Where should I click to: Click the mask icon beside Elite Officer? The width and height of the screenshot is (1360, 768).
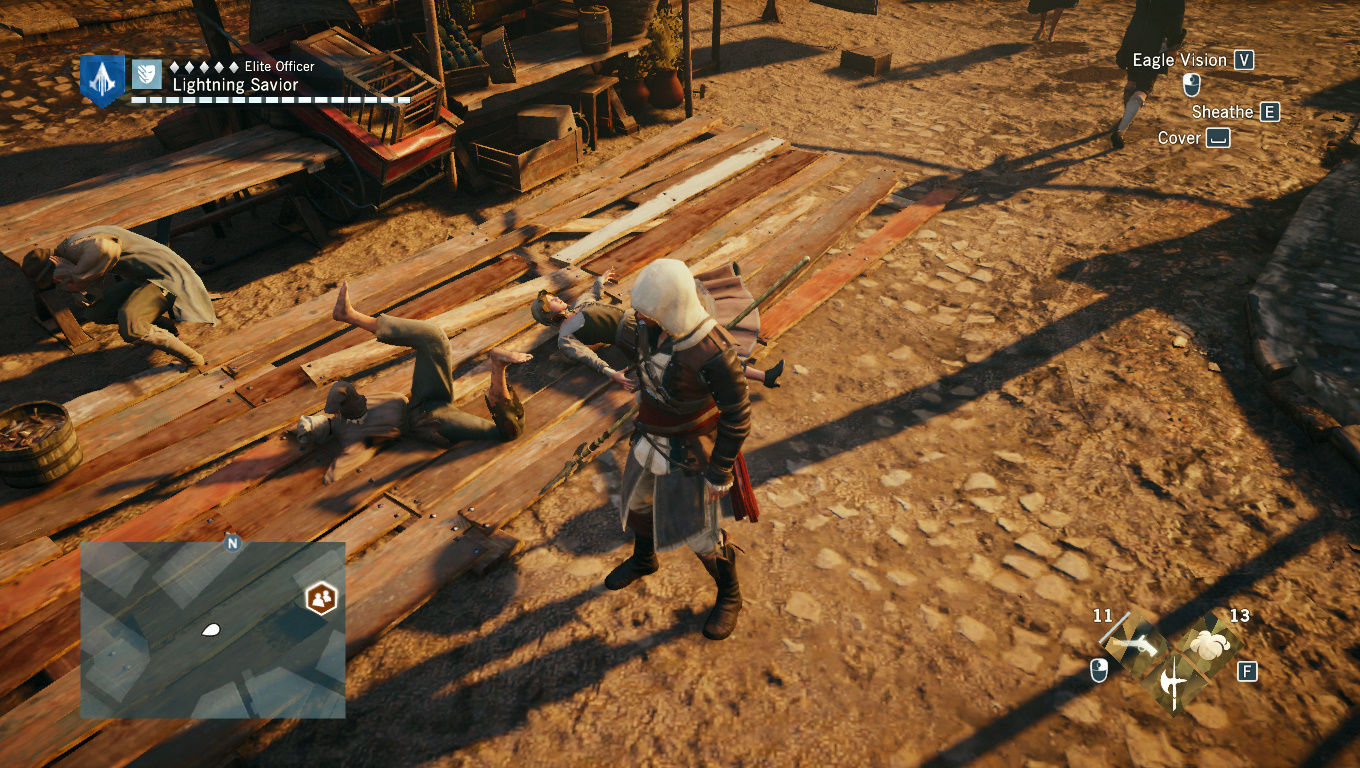coord(147,74)
